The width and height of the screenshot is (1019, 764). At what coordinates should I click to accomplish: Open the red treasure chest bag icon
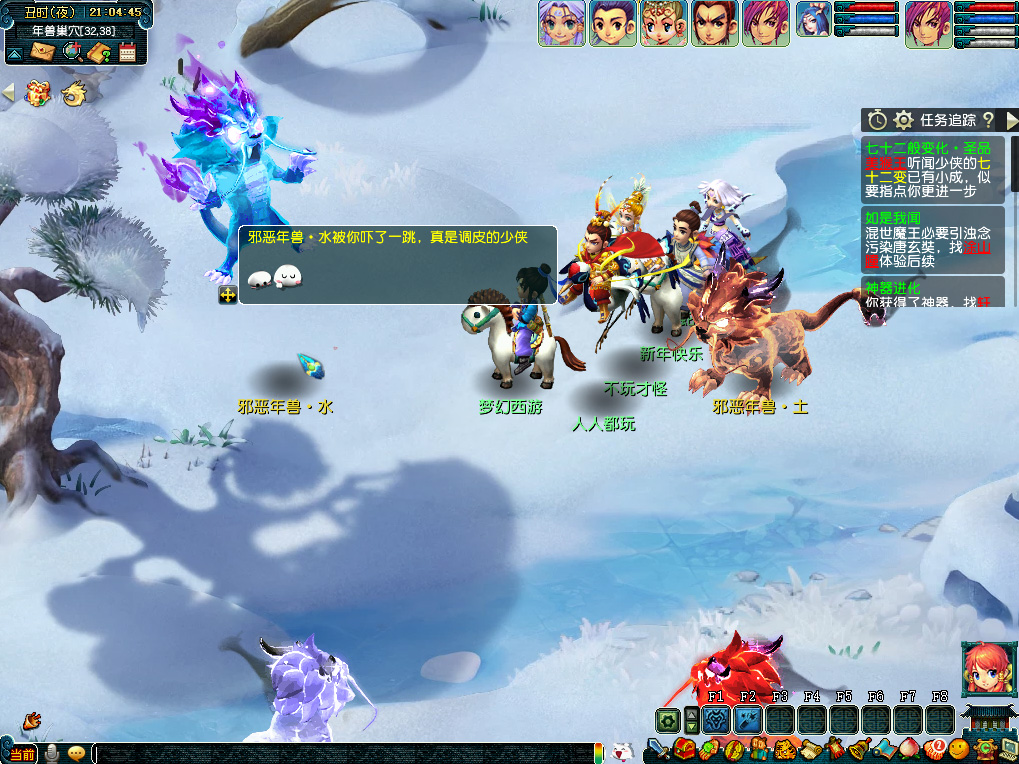click(684, 749)
